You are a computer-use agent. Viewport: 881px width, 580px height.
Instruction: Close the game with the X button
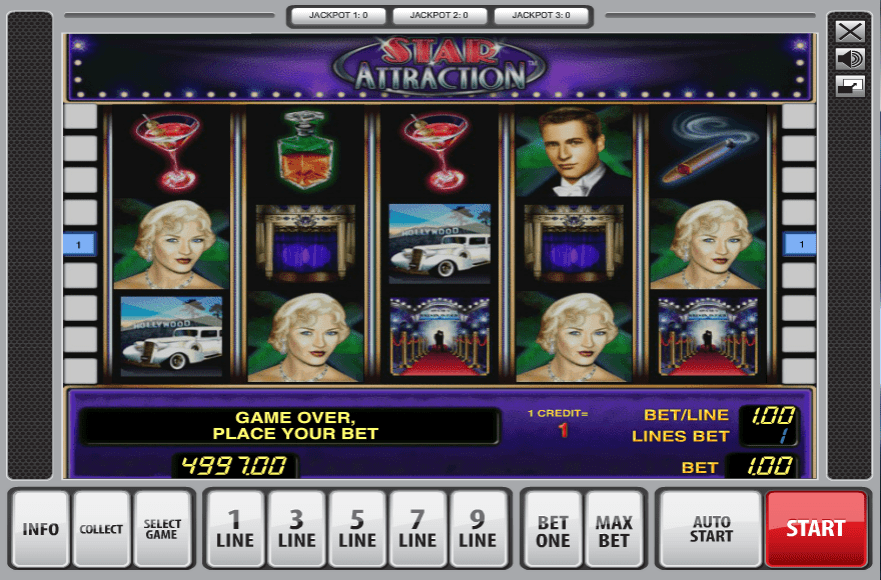[x=850, y=31]
